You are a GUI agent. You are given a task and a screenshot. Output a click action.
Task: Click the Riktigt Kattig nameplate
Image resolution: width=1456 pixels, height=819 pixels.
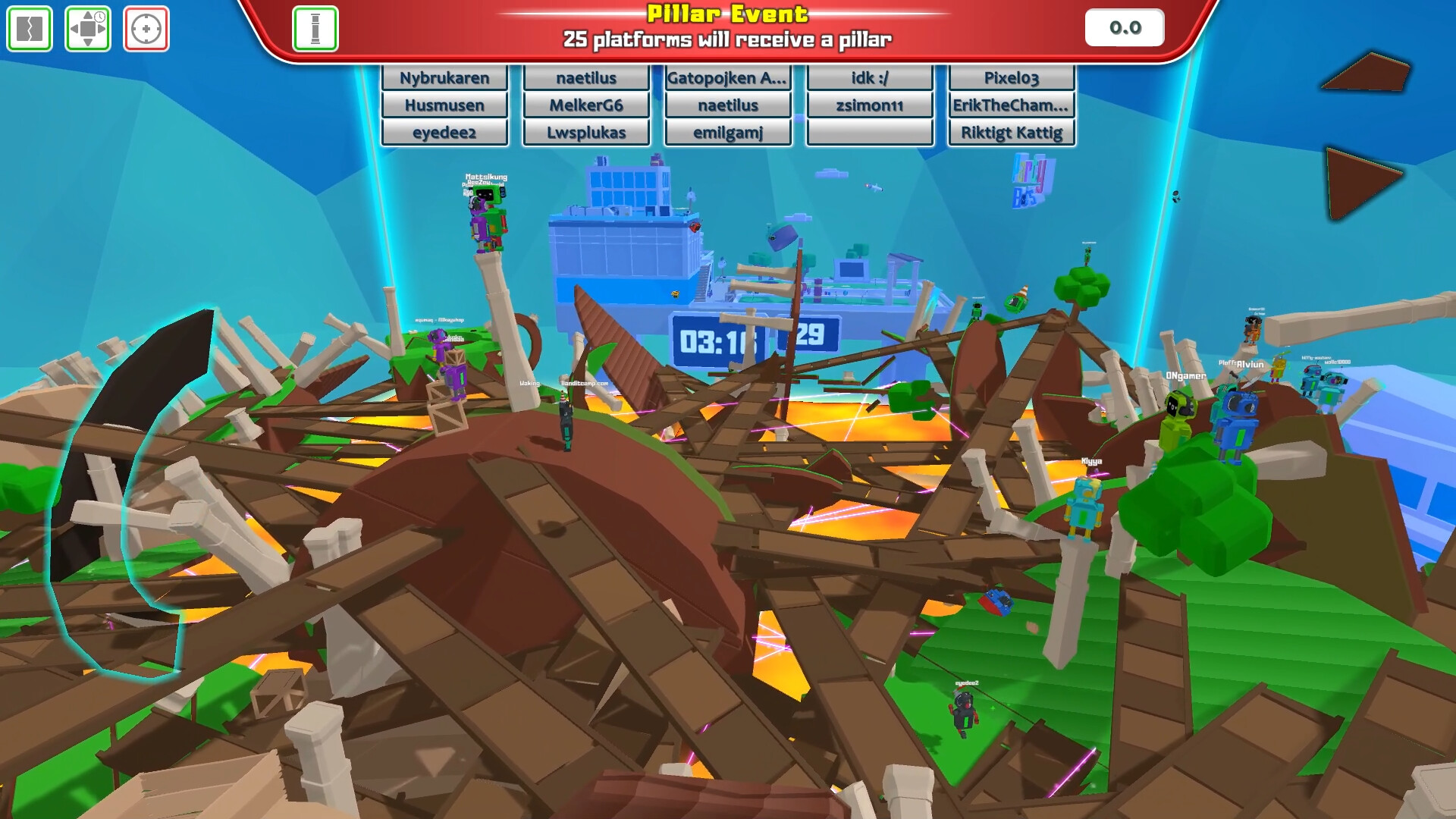tap(1011, 132)
